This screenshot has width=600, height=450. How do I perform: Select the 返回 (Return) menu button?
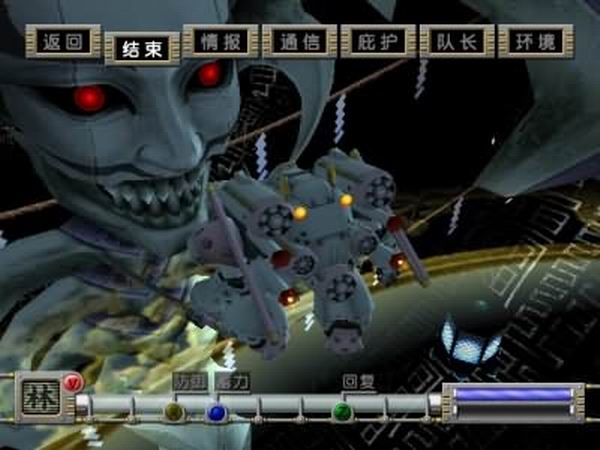click(63, 42)
